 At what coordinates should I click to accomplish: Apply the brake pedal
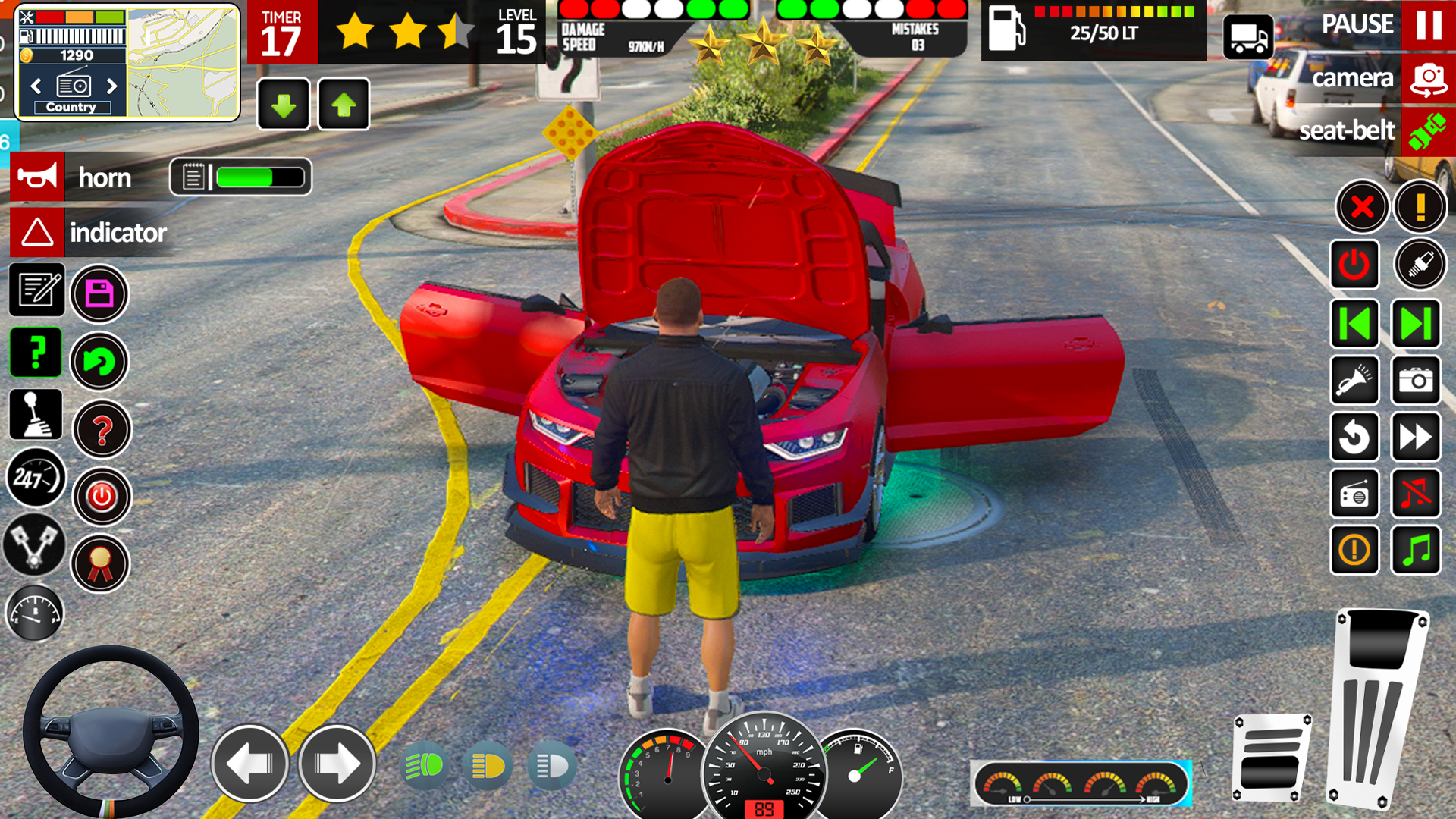click(1272, 758)
